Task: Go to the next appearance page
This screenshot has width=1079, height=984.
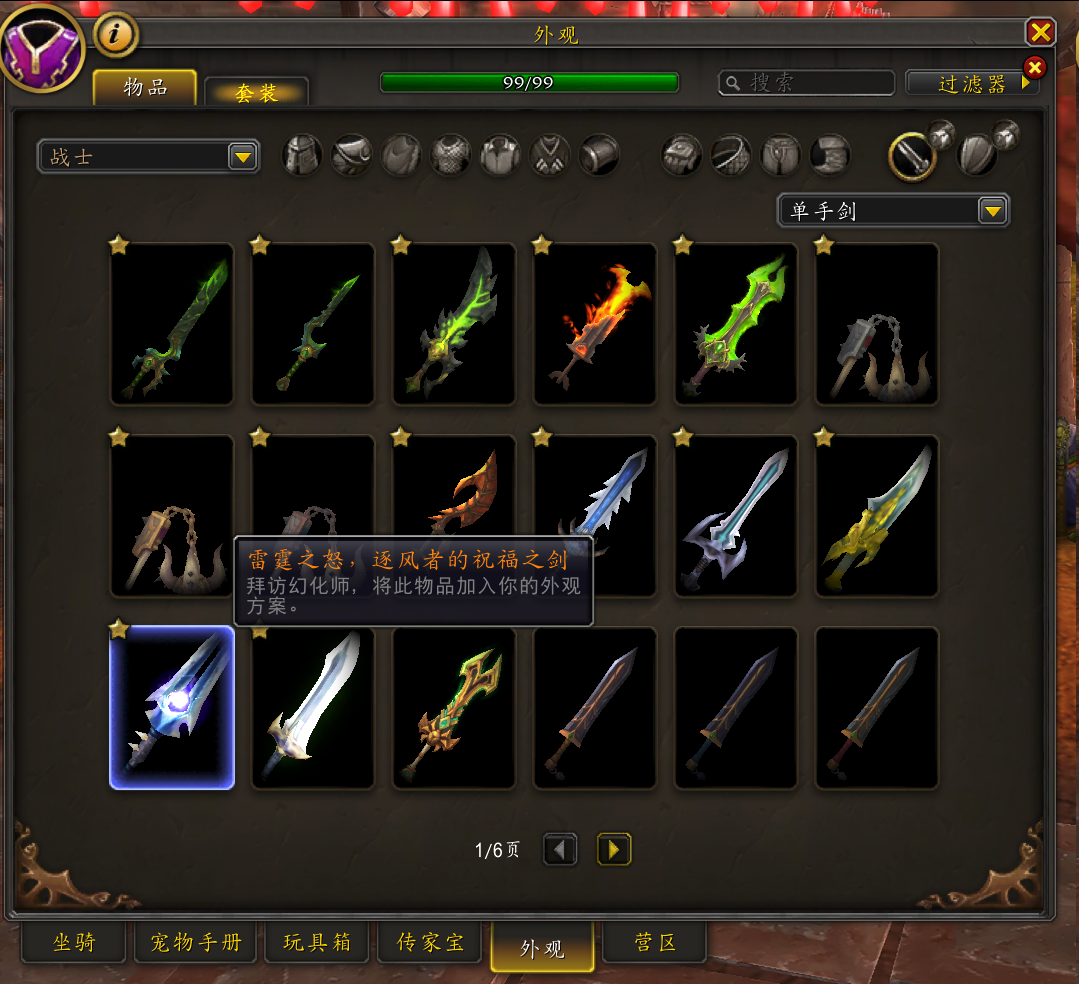Action: [614, 850]
